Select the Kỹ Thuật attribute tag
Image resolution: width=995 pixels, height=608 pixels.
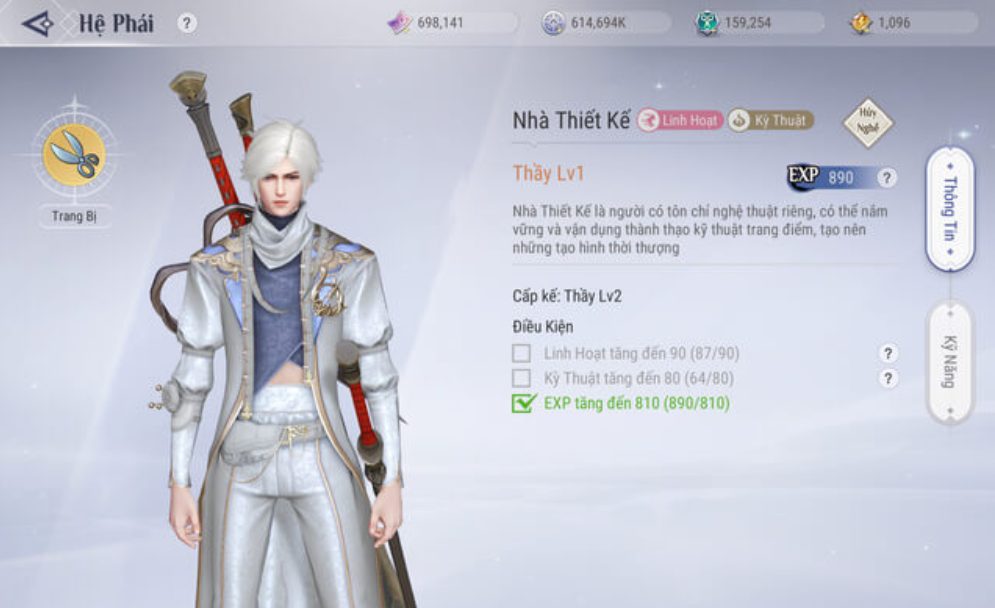pyautogui.click(x=770, y=120)
